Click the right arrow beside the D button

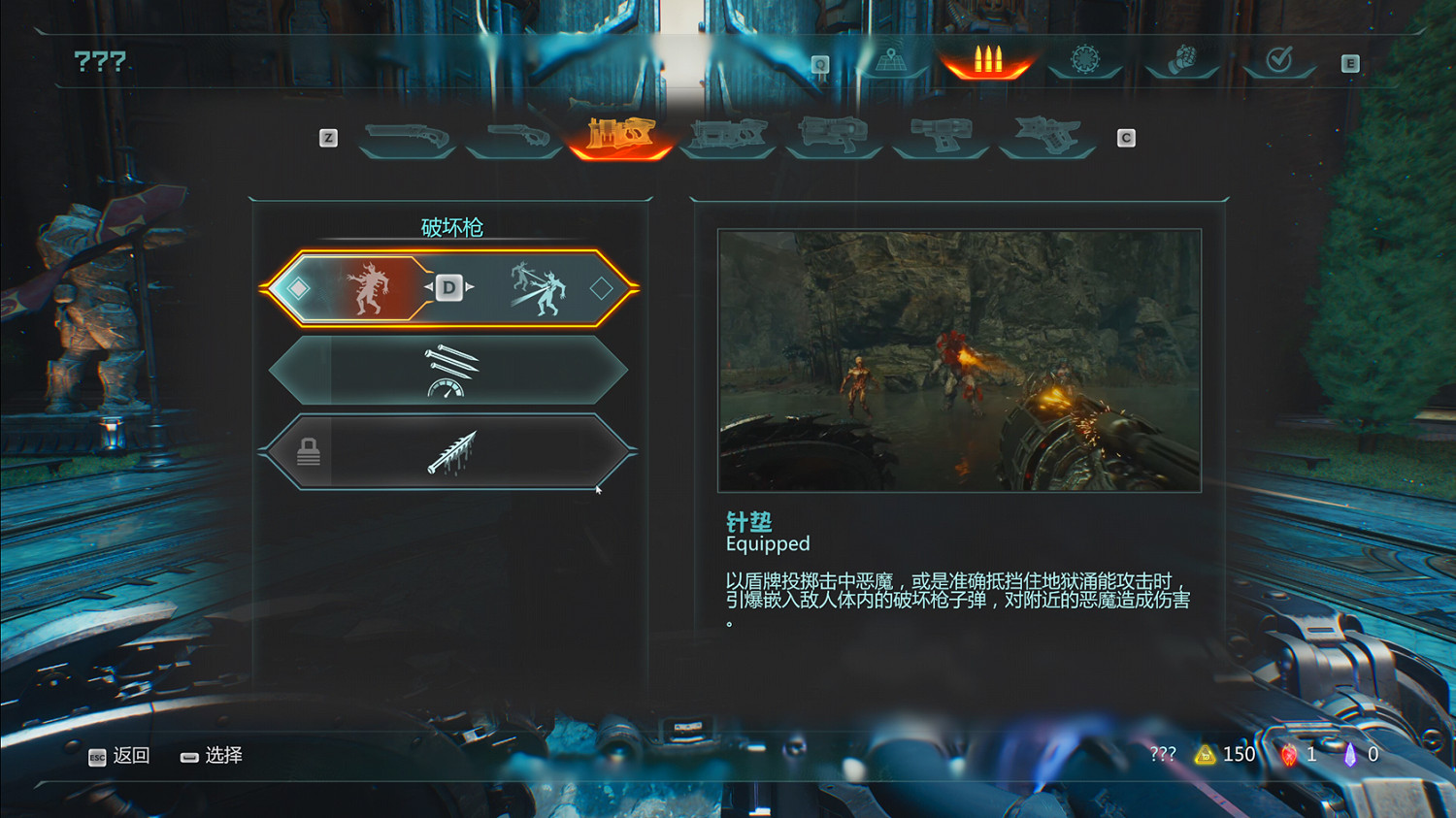pos(469,287)
